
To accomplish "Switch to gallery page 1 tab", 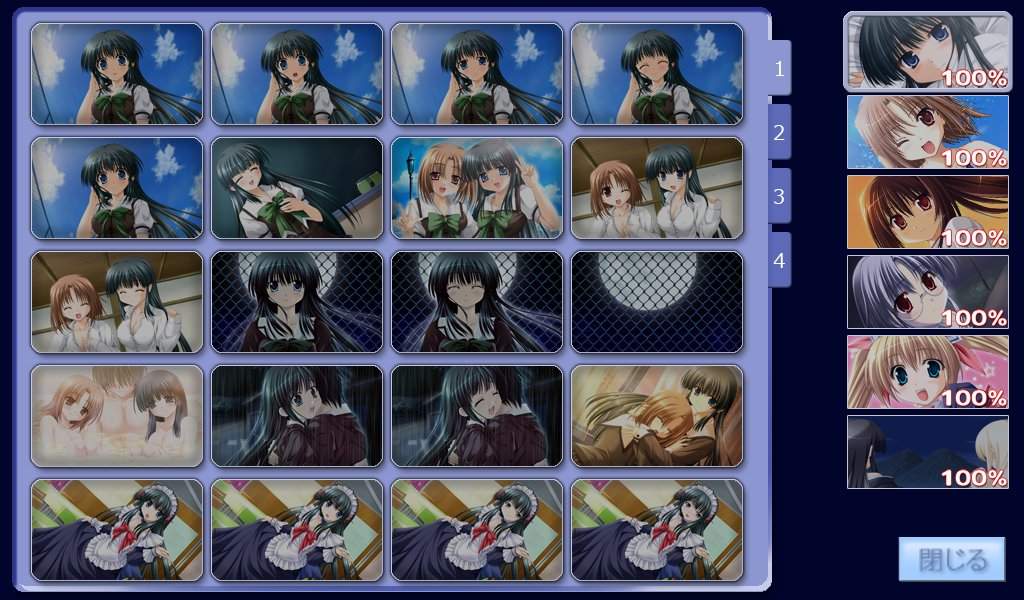I will coord(779,68).
